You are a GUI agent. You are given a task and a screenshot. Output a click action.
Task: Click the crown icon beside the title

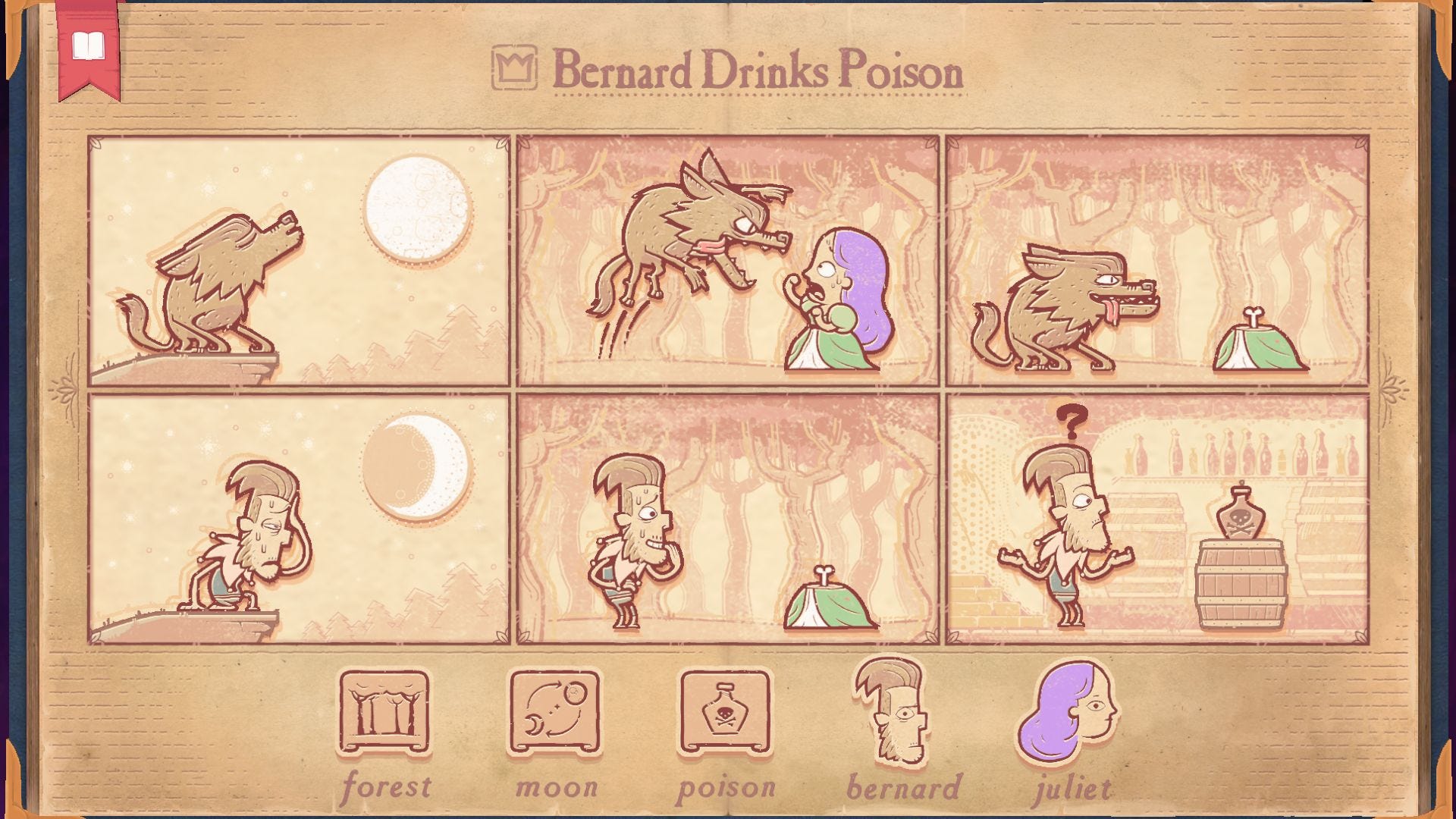pyautogui.click(x=514, y=71)
